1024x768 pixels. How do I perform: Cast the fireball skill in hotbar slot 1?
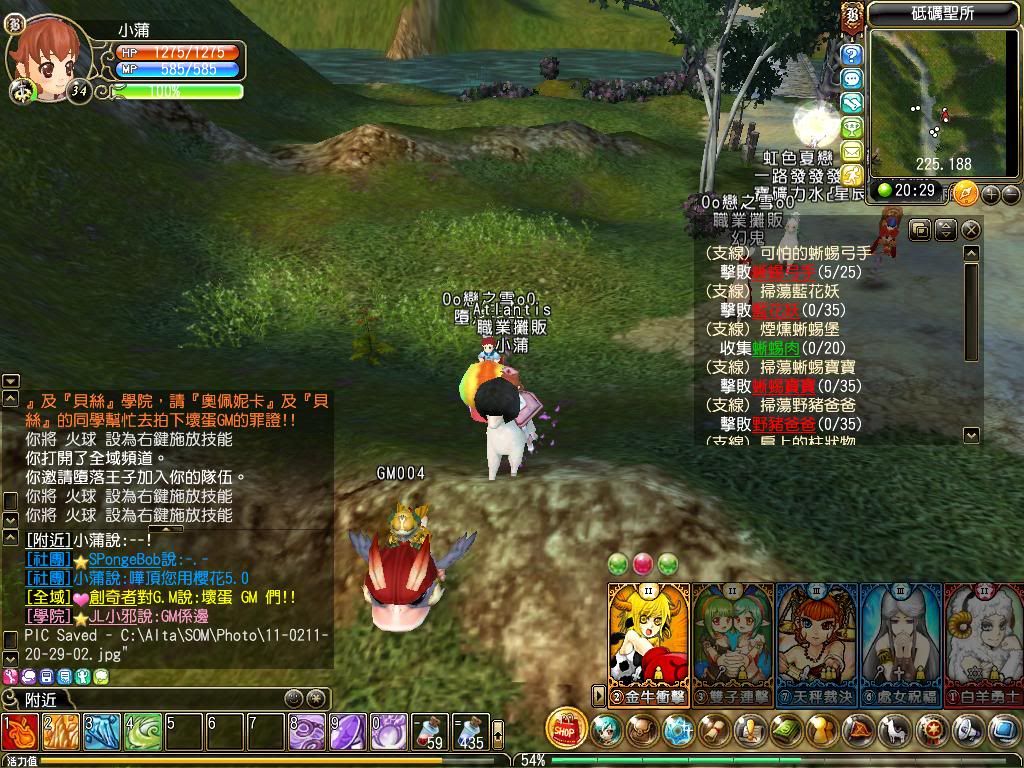20,733
